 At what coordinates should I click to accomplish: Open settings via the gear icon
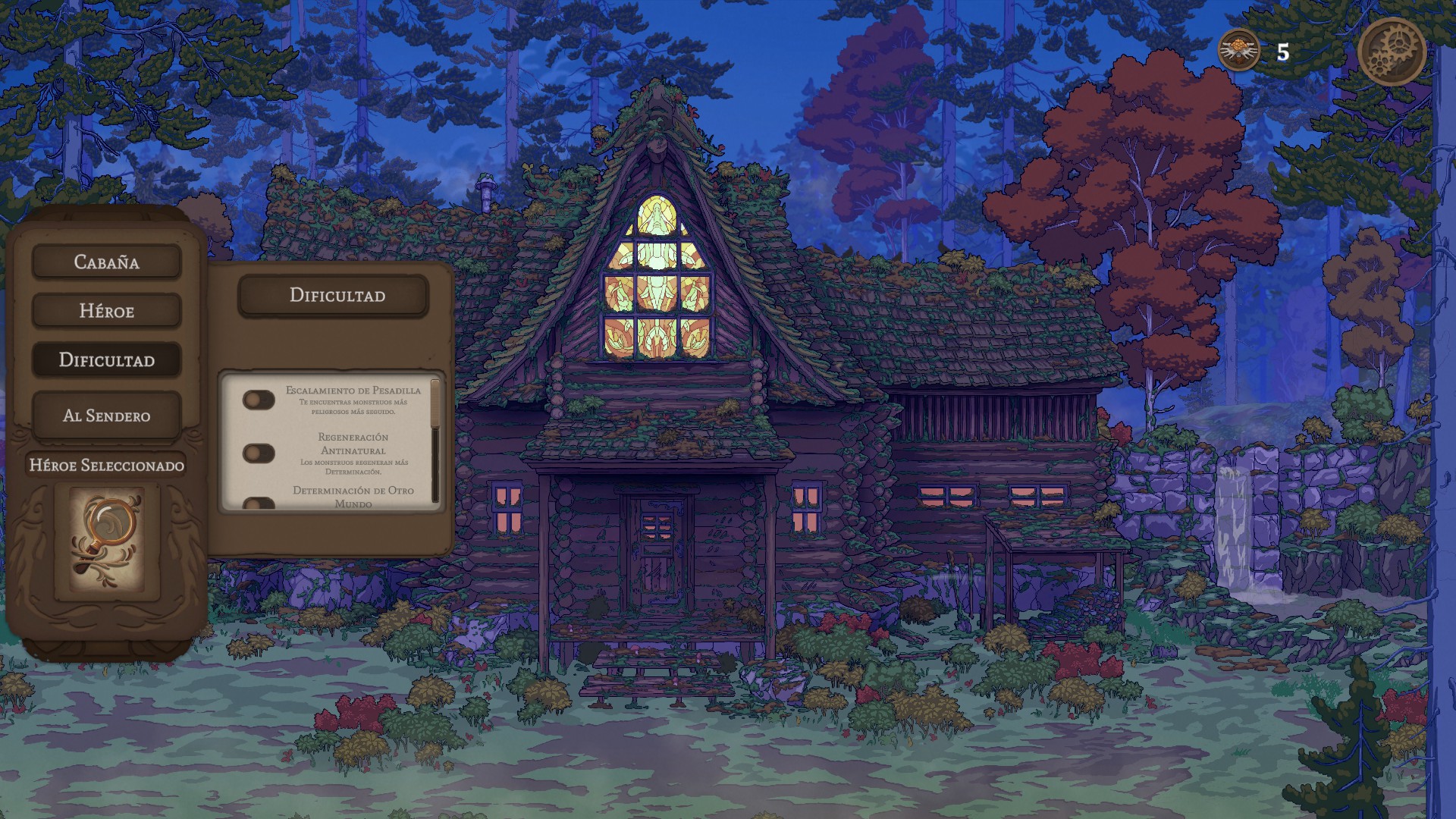tap(1392, 52)
